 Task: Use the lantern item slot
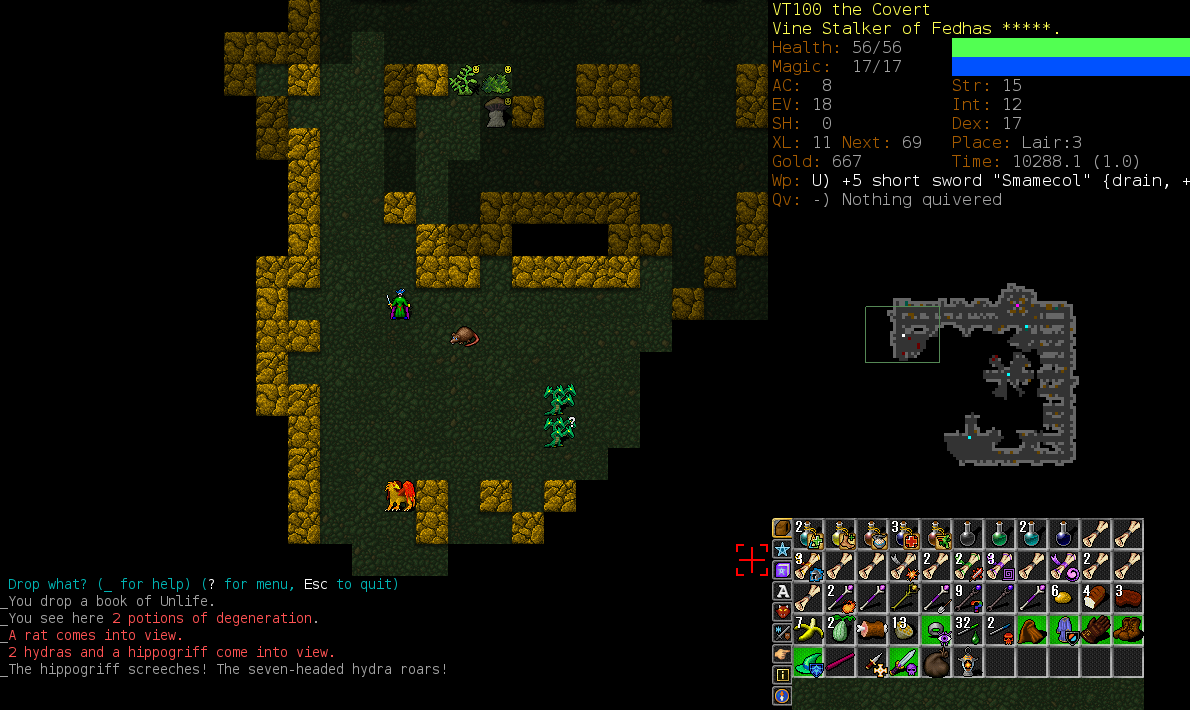(x=968, y=662)
